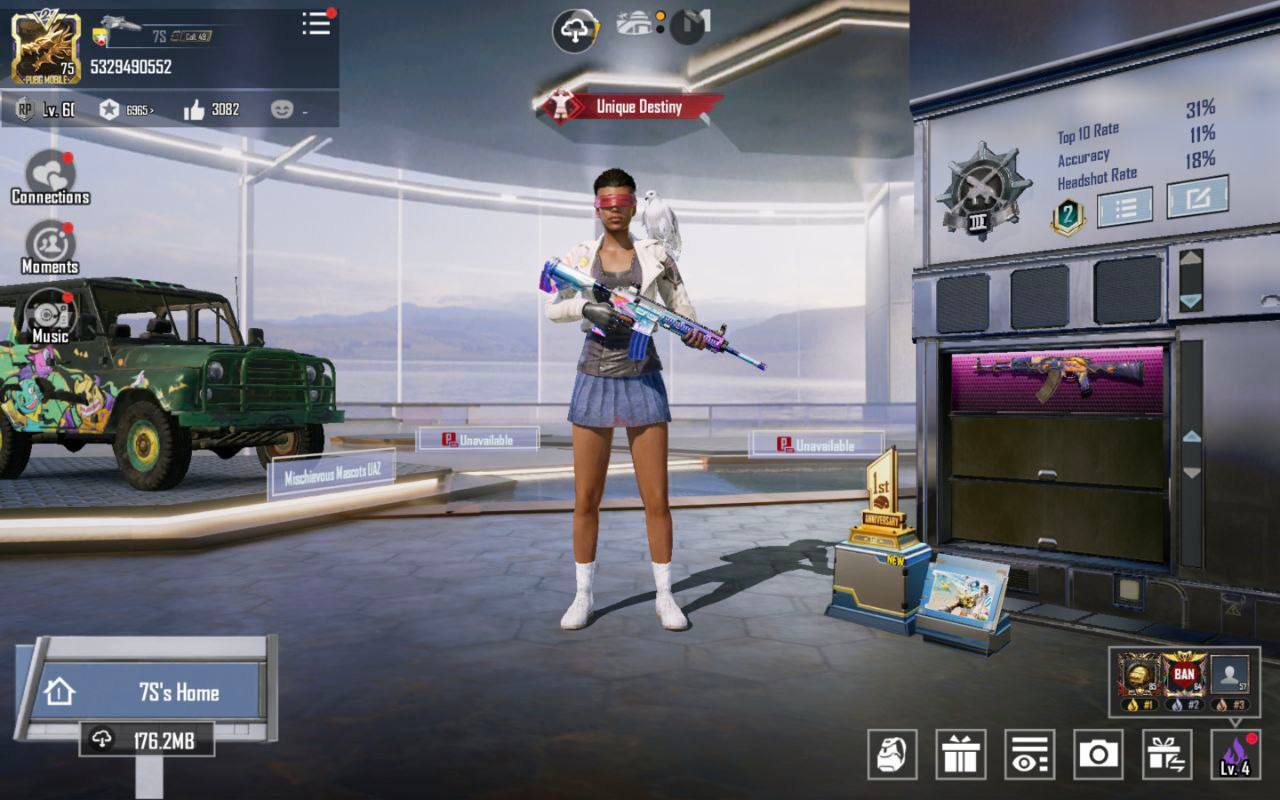This screenshot has width=1280, height=800.
Task: Select the AKM skin in the weapon showcase
Action: [1057, 378]
